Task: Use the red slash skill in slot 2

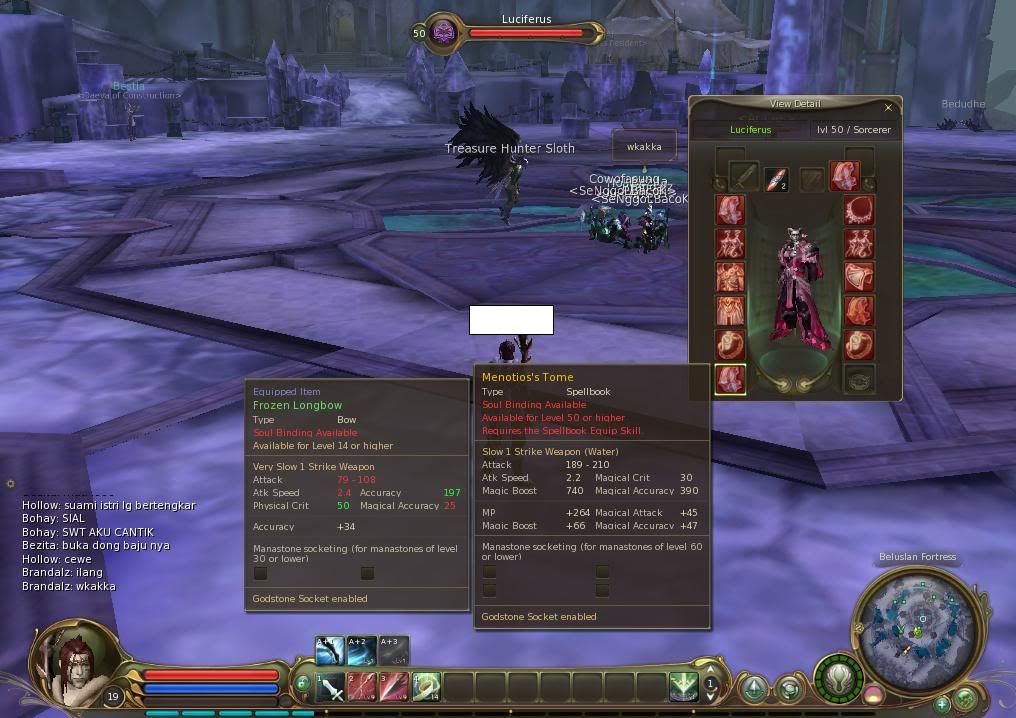Action: 362,687
